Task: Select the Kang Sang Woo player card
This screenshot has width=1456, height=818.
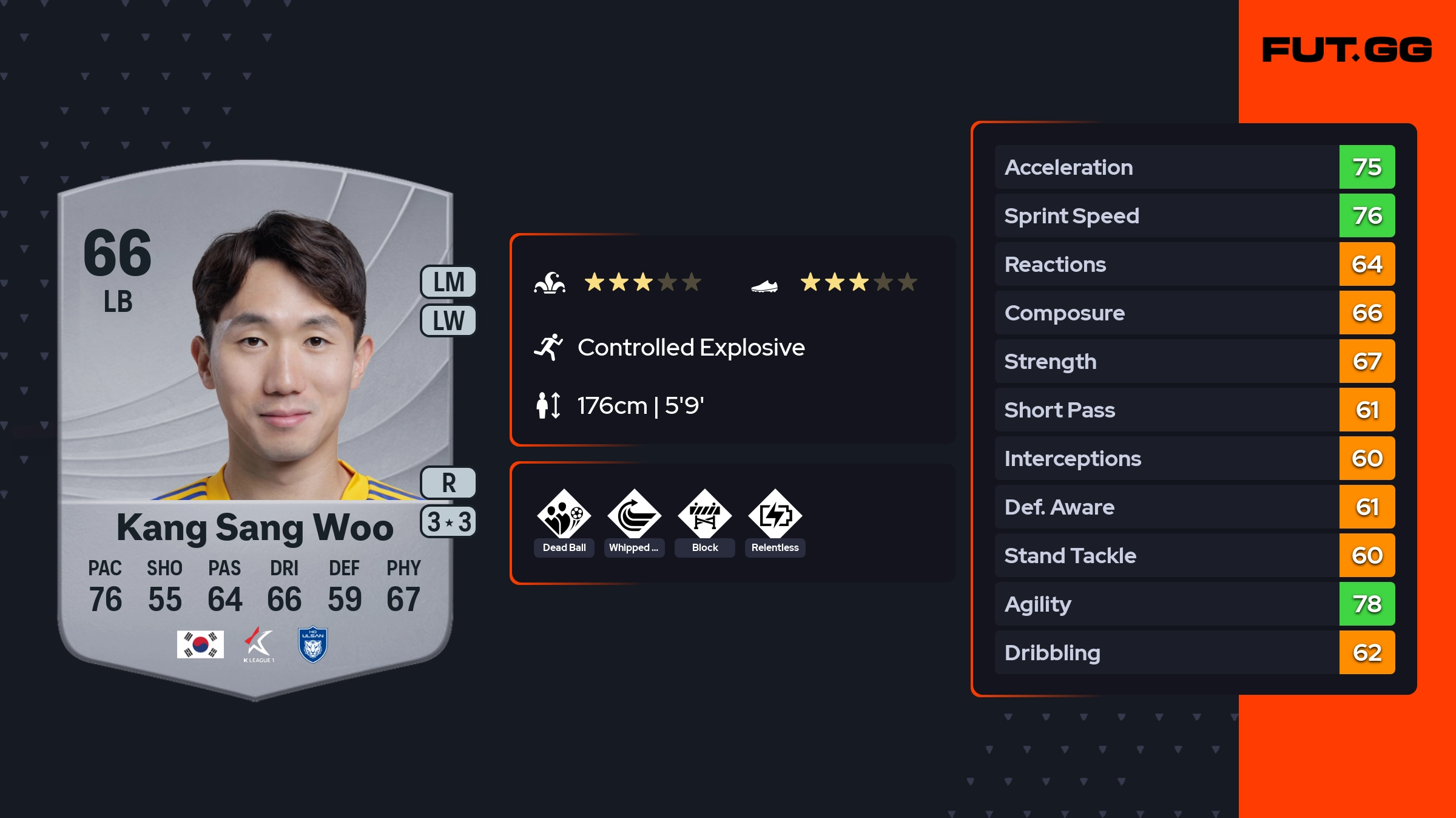Action: (x=255, y=425)
